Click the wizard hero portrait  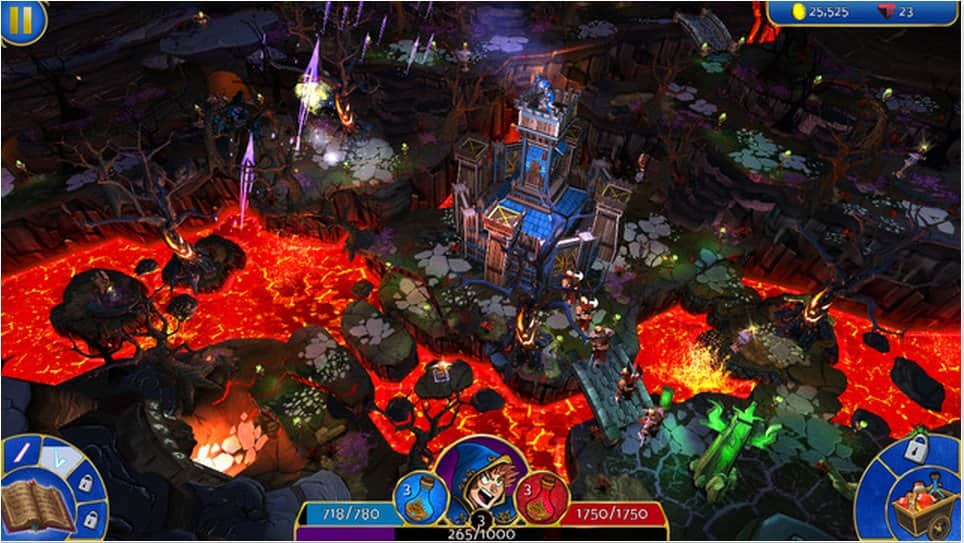(x=479, y=476)
